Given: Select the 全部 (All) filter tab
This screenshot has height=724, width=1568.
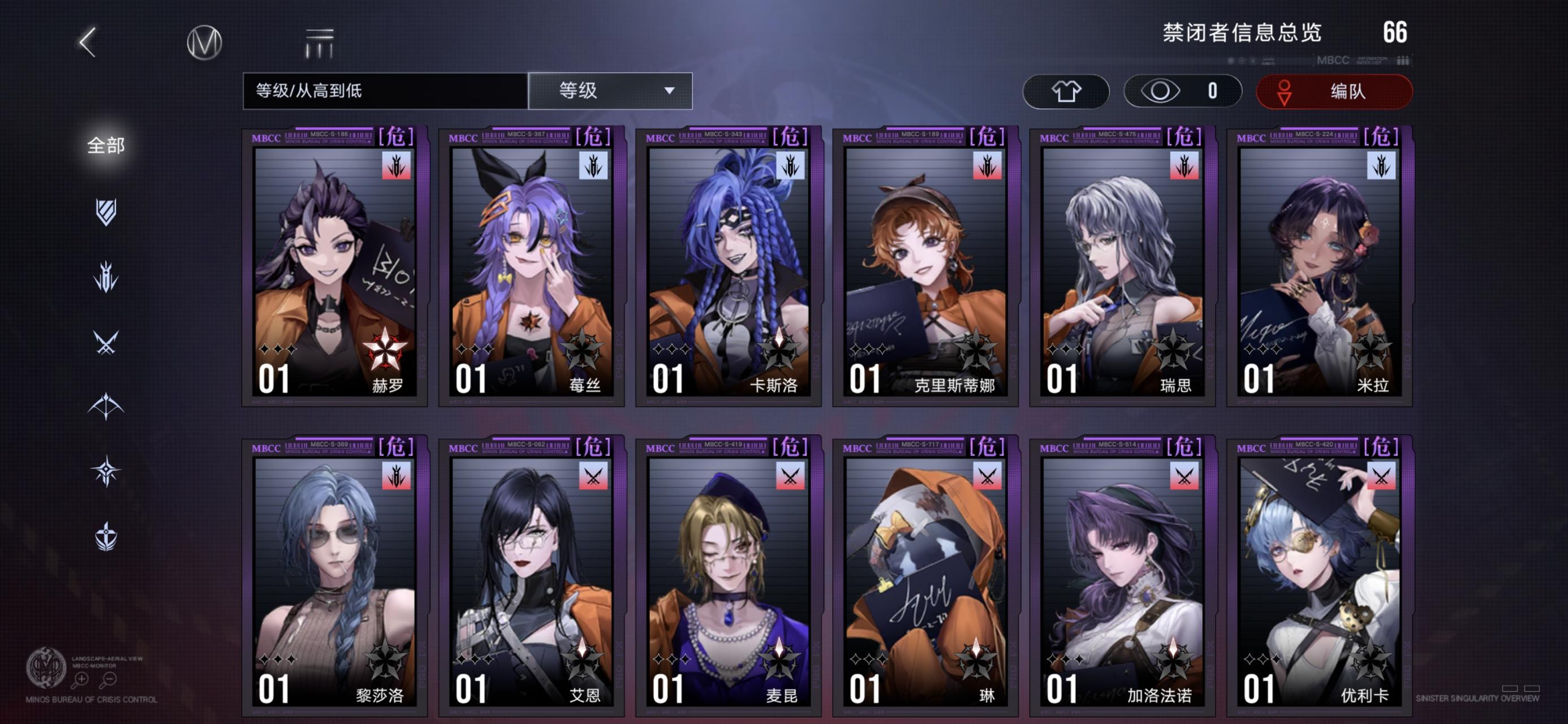Looking at the screenshot, I should (106, 145).
